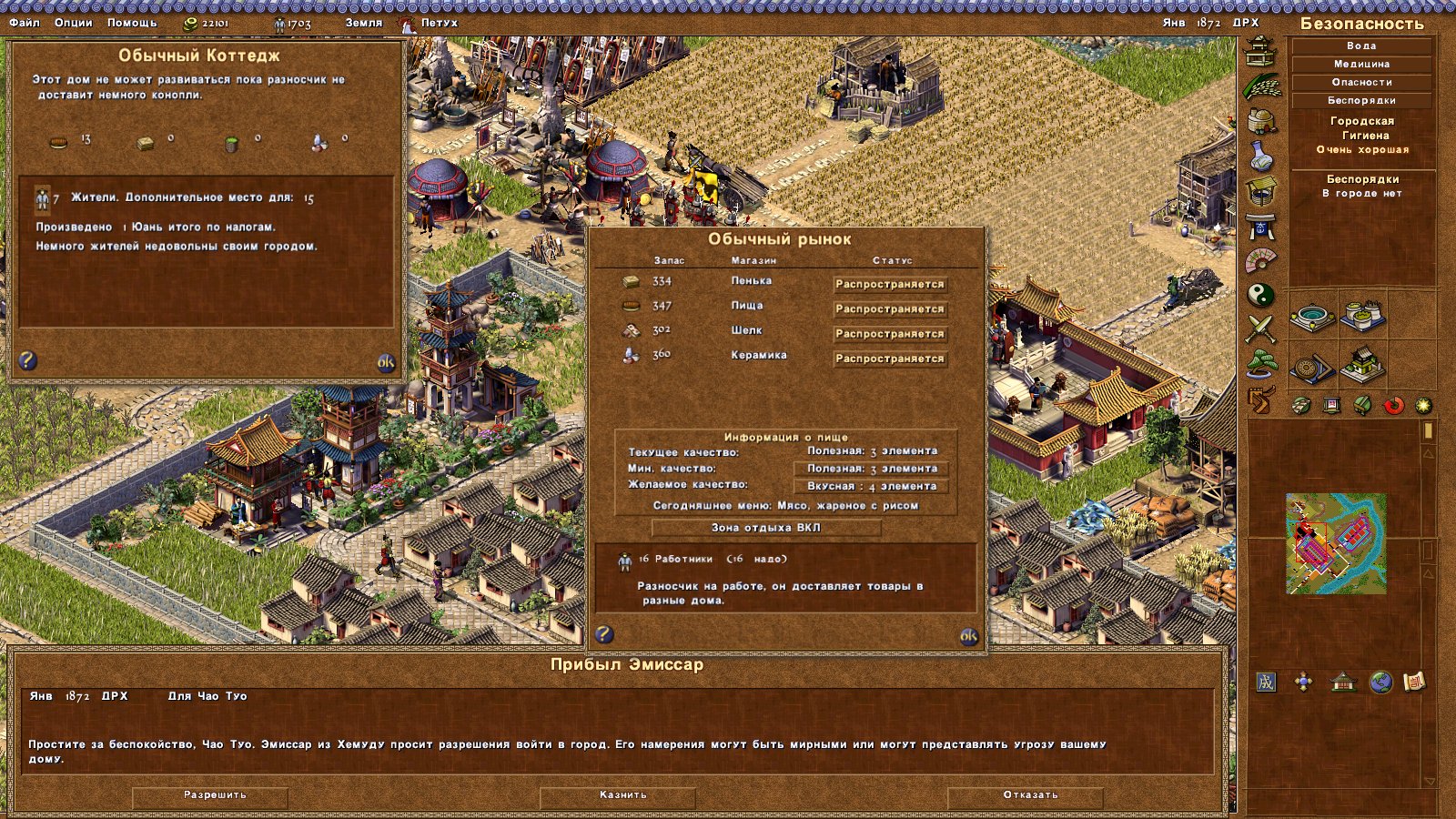Toggle ceramics distribution status at the market
1456x819 pixels.
click(x=889, y=359)
